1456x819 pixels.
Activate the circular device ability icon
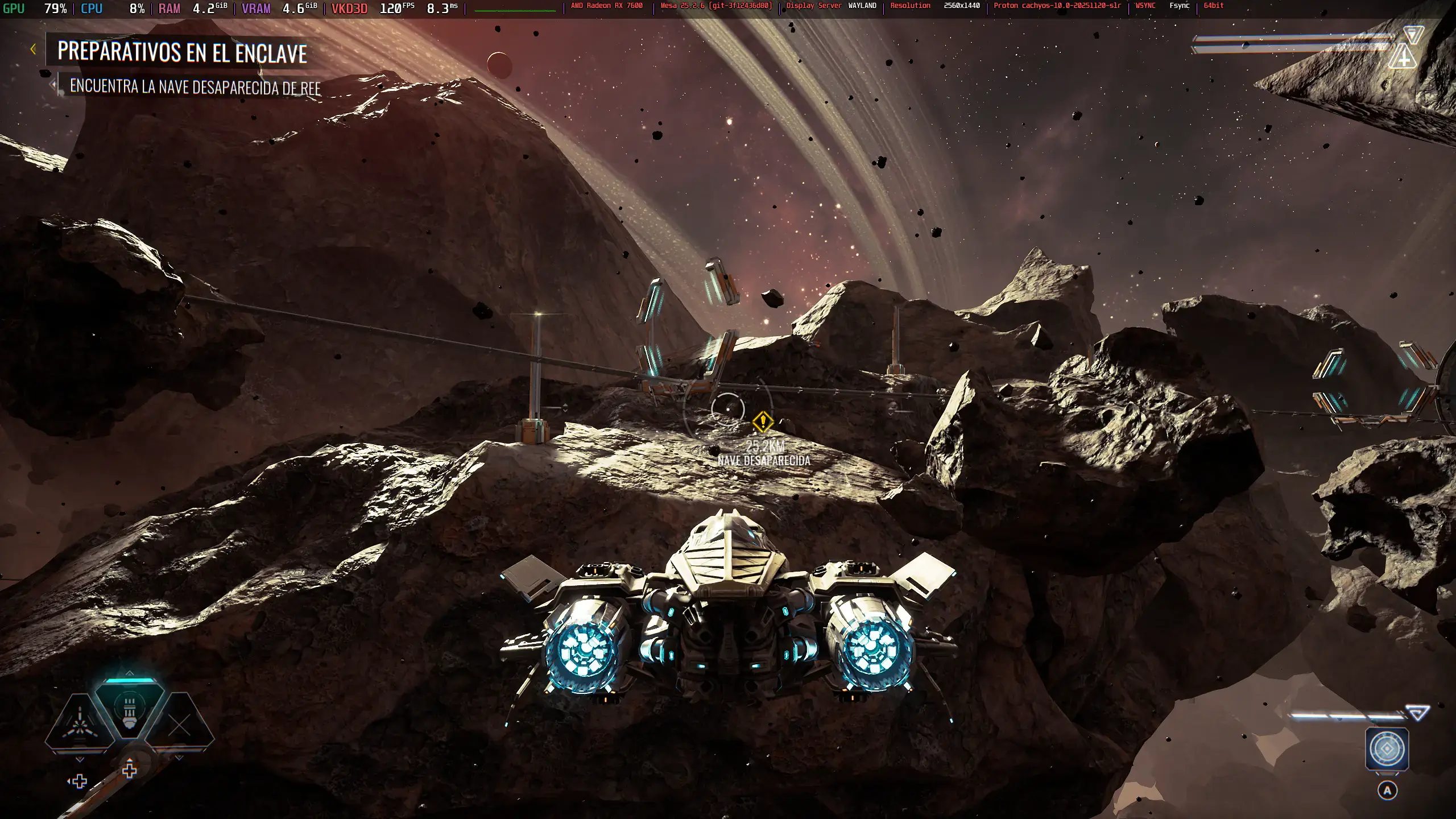point(1387,749)
